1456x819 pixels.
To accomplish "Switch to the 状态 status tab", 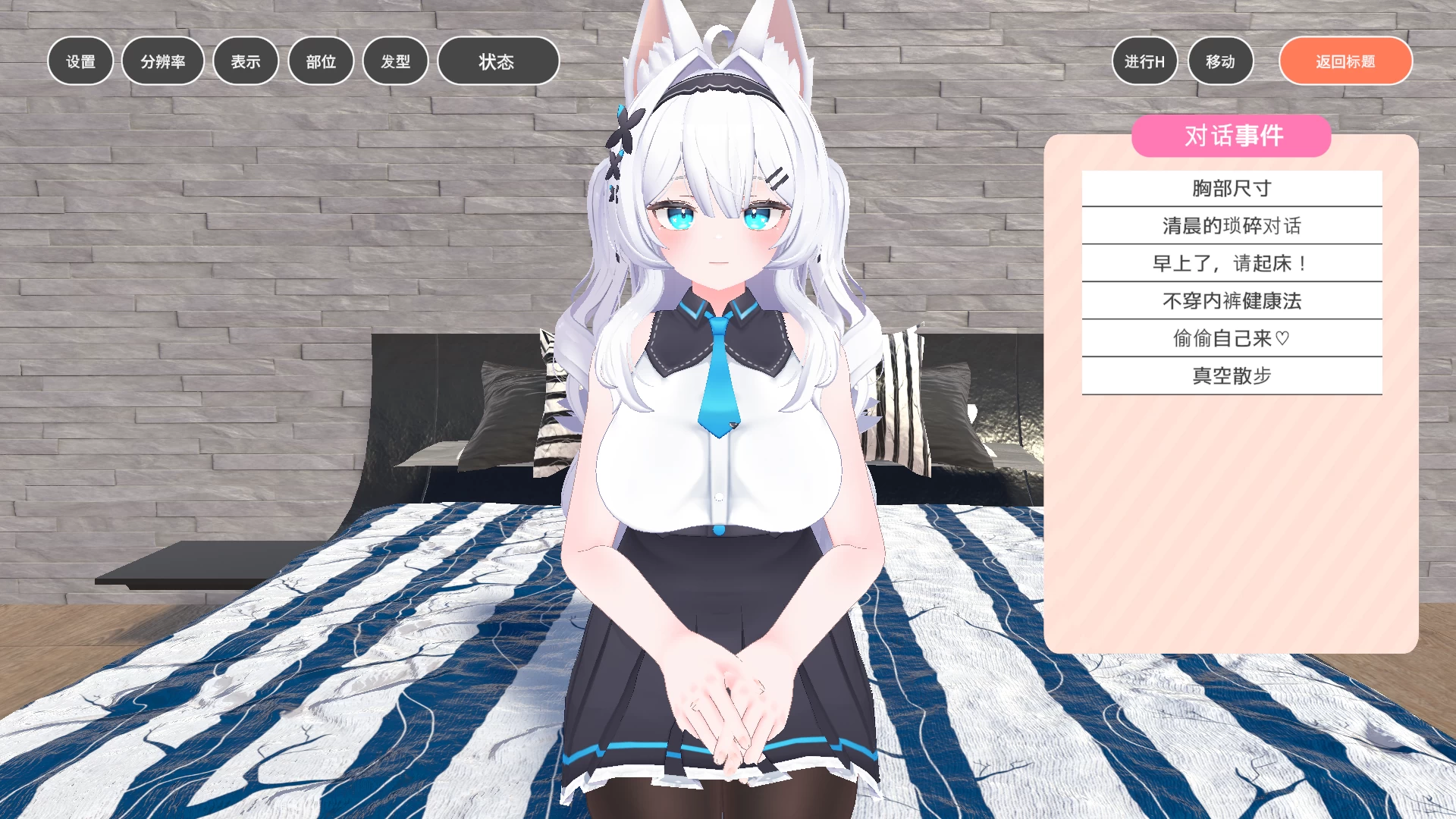I will (x=497, y=61).
